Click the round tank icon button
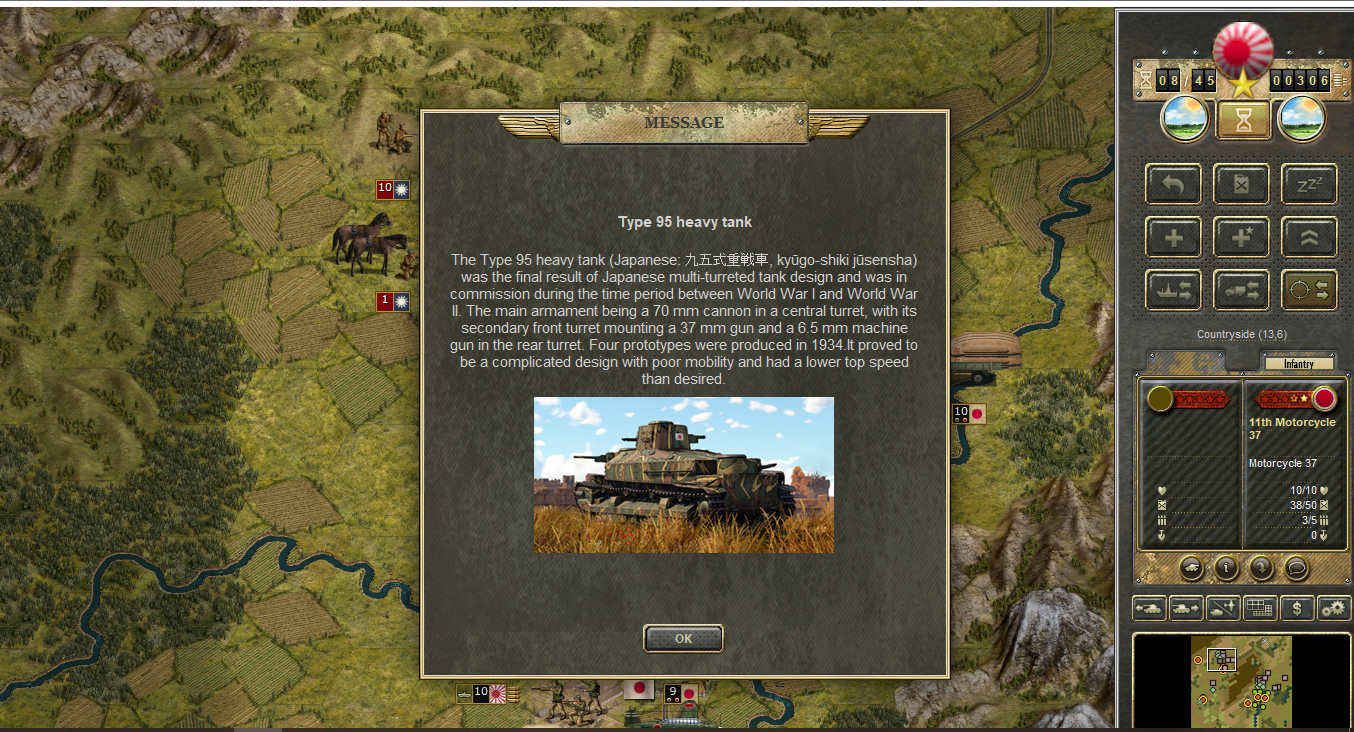 point(1191,568)
